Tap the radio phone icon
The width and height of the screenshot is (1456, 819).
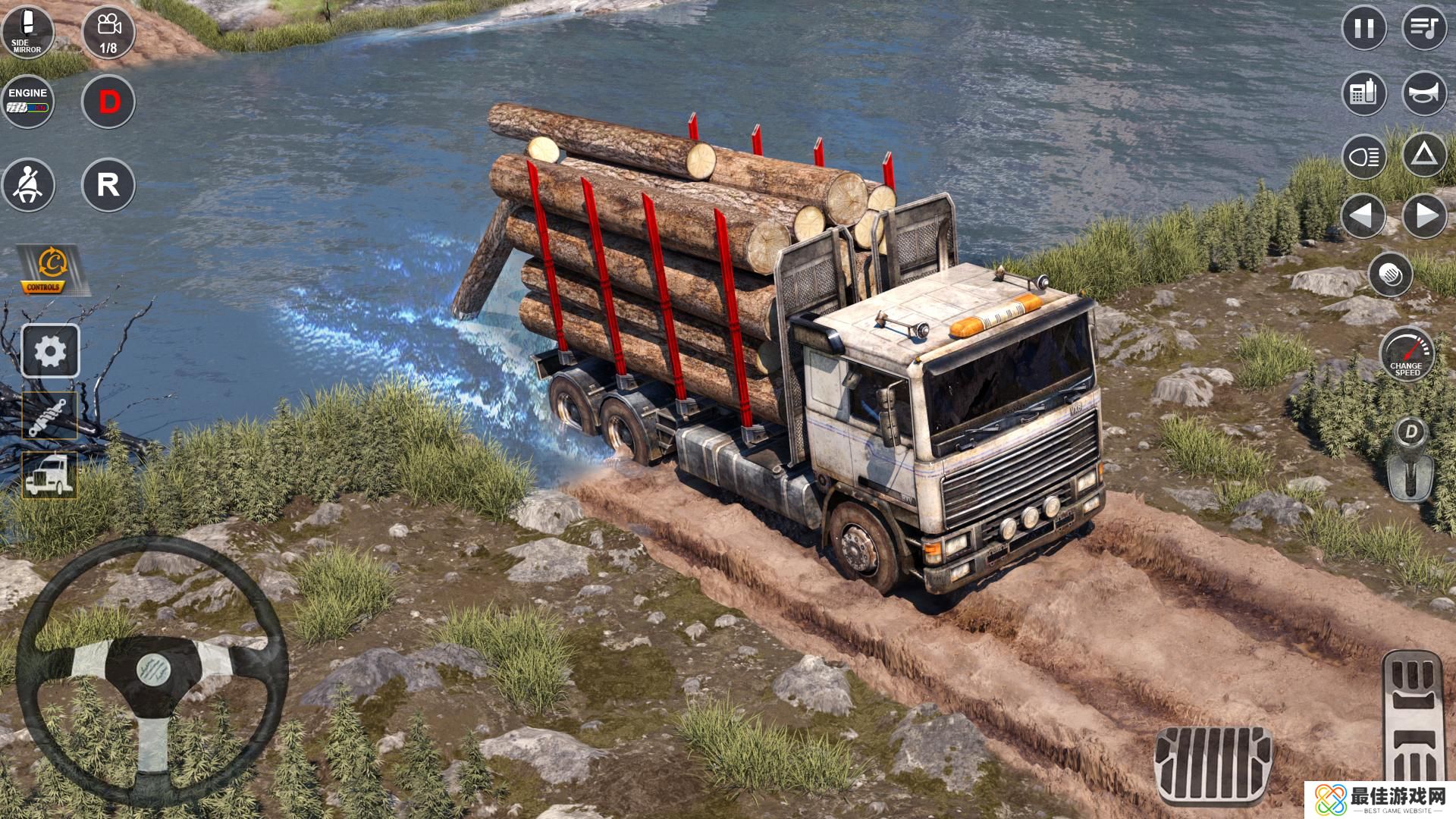1364,94
